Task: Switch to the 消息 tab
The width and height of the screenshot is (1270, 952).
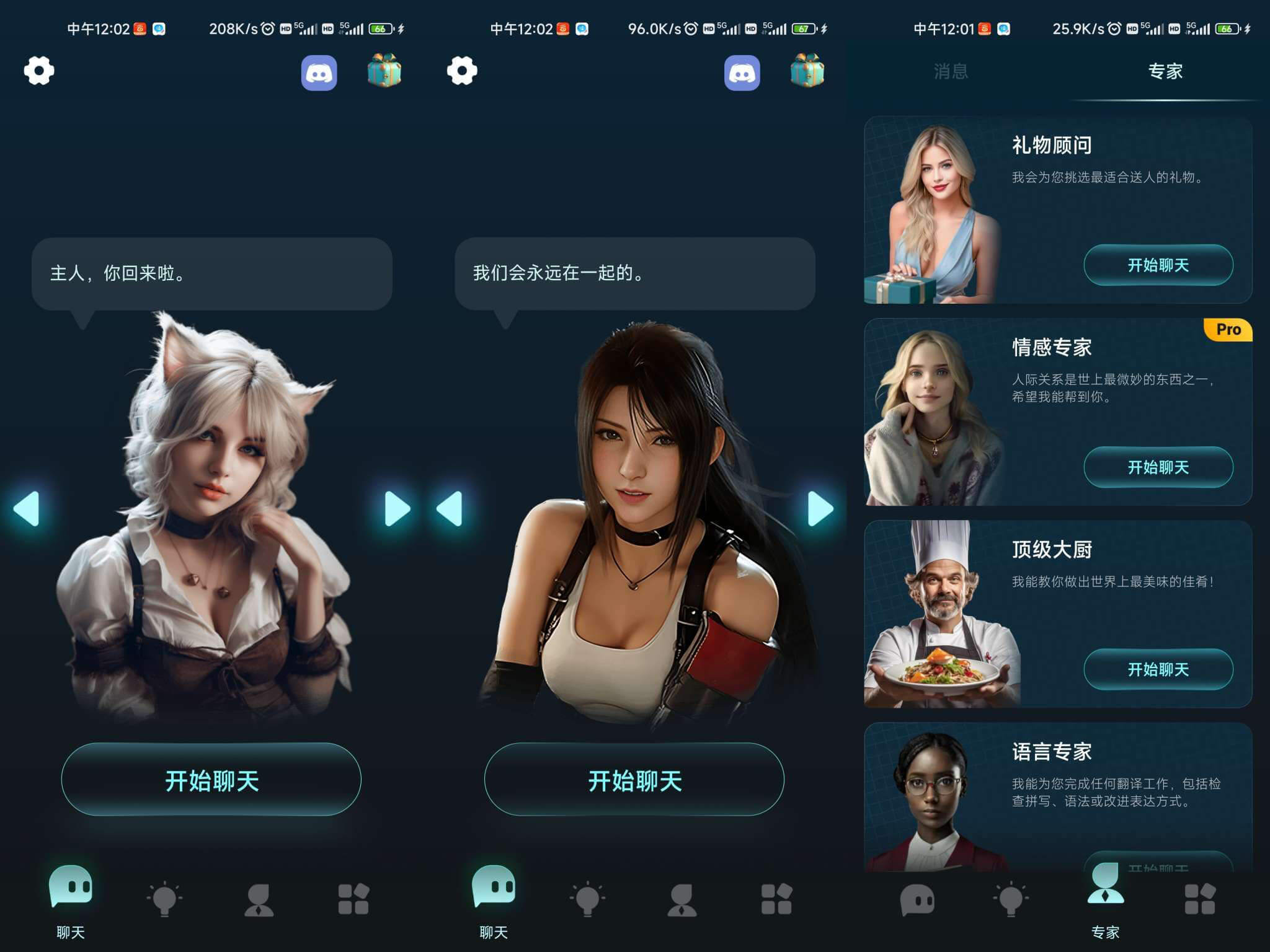Action: [x=953, y=72]
